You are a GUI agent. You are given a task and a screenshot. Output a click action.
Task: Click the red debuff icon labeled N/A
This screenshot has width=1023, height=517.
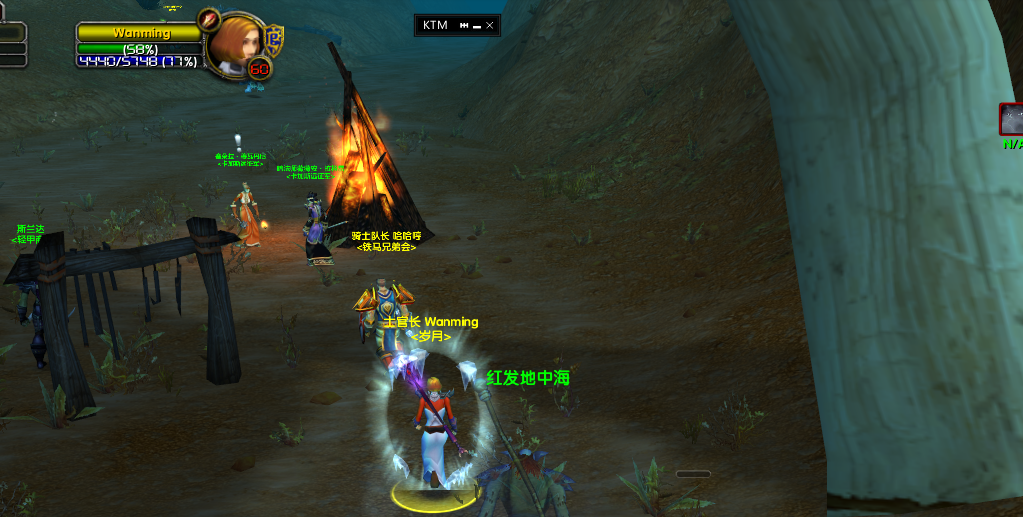[1011, 119]
